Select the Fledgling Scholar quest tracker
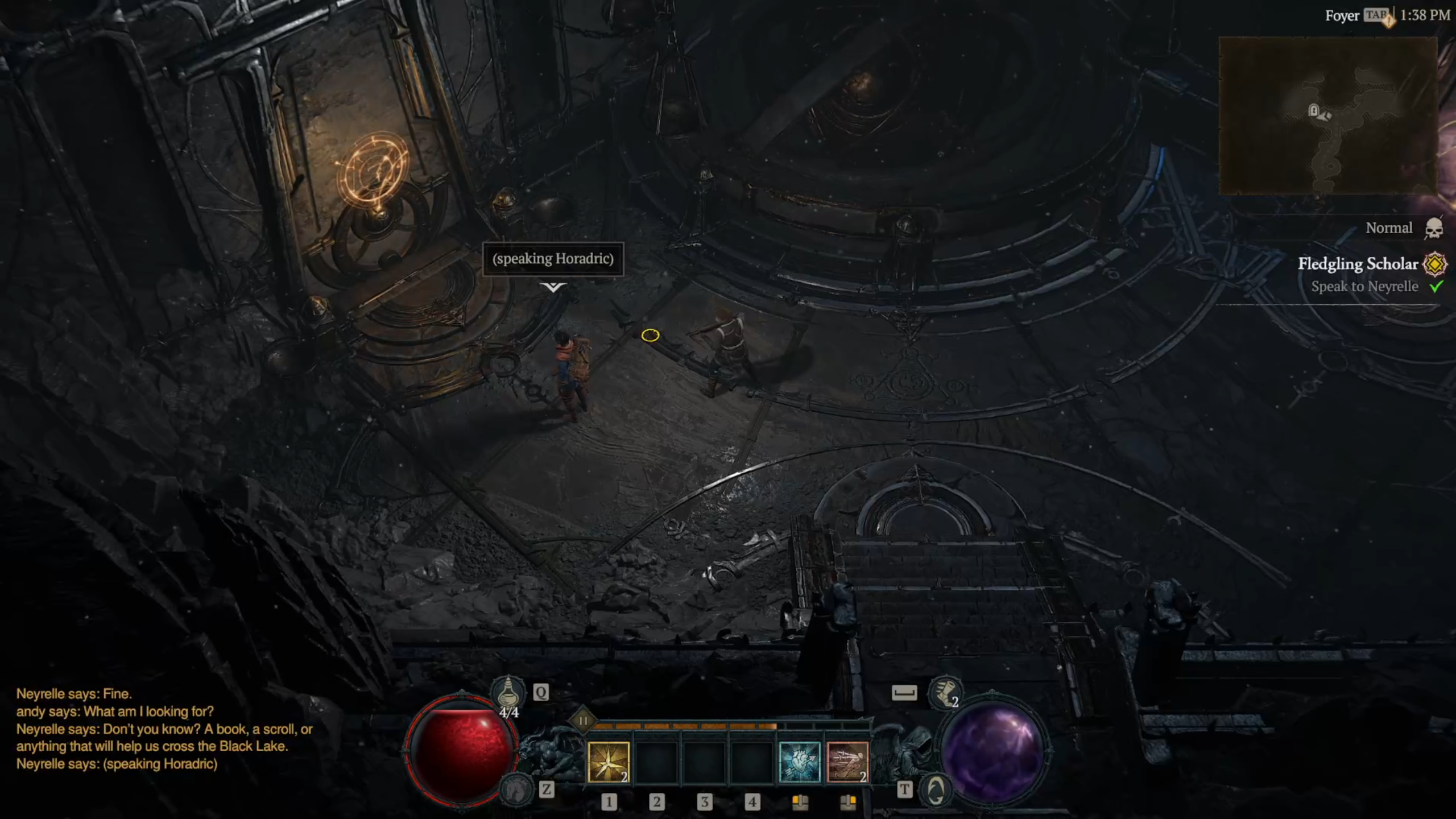 point(1357,264)
